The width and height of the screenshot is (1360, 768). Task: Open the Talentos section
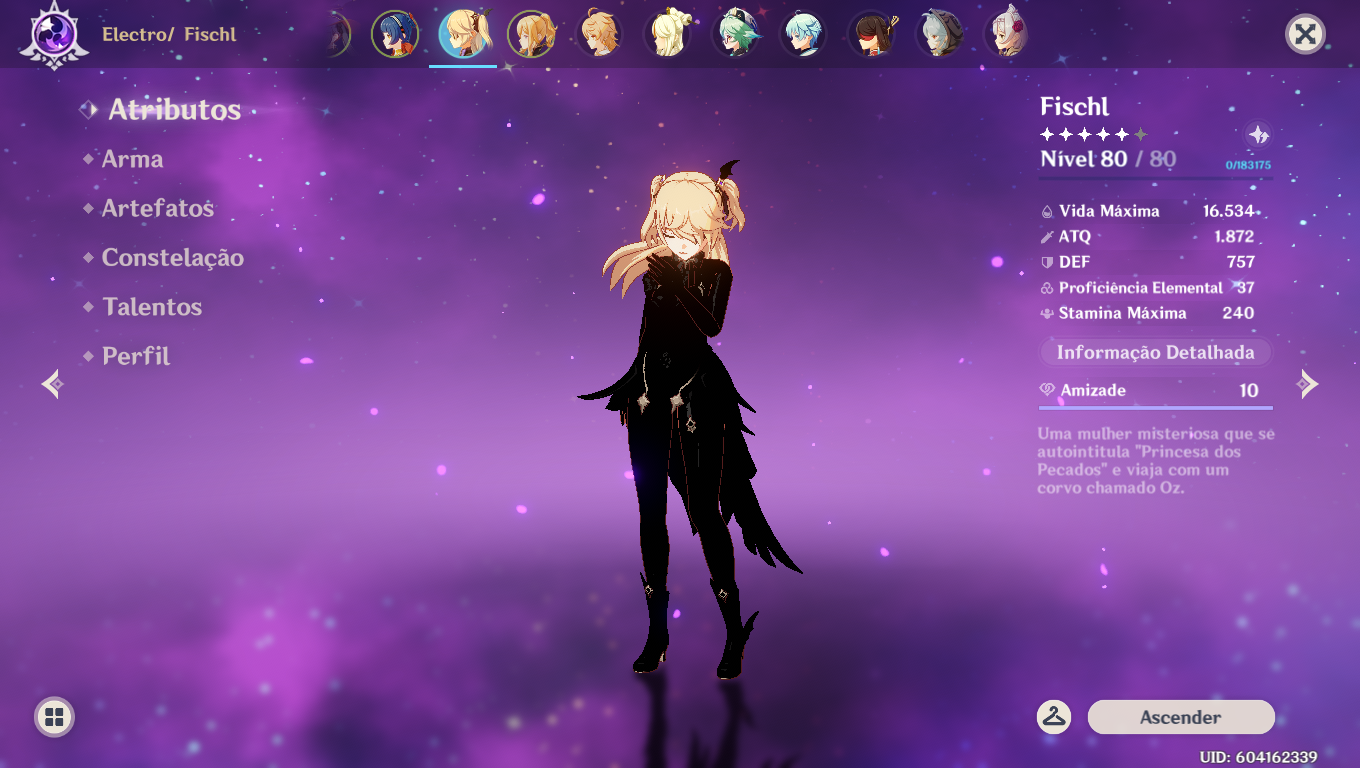pos(152,306)
